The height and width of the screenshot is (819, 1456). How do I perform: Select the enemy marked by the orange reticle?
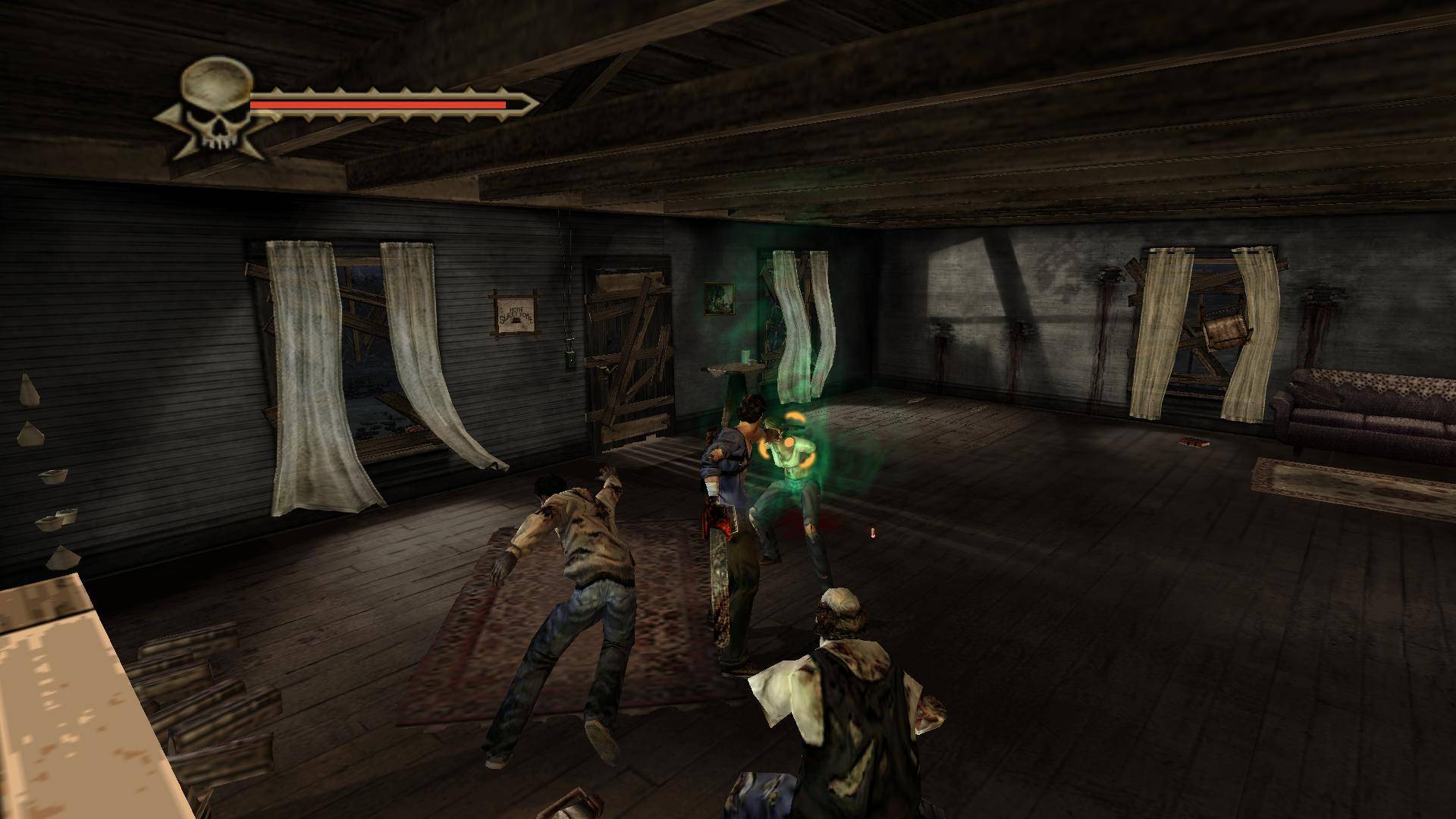(789, 451)
